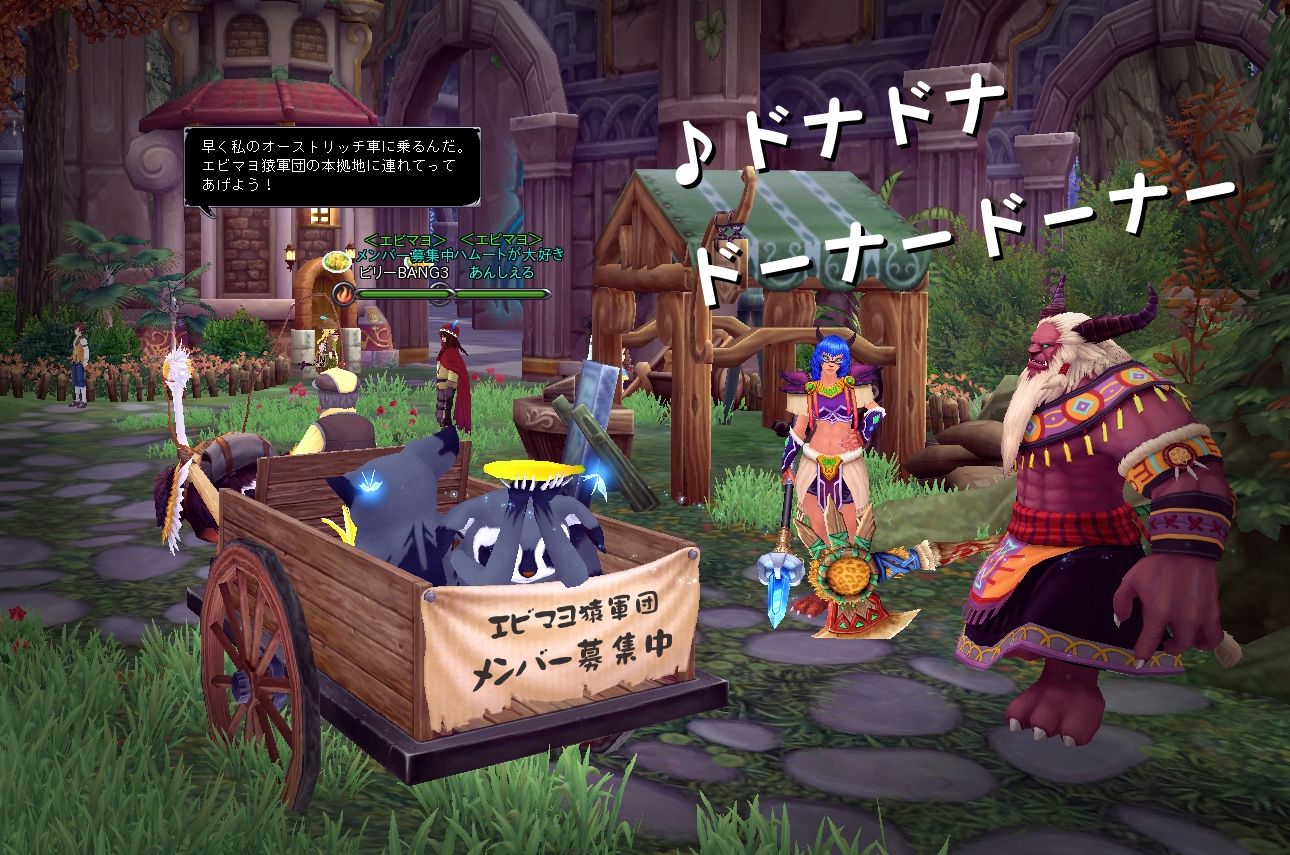1290x855 pixels.
Task: Click the NPC speech bubble about the ostrich cart
Action: [x=332, y=167]
